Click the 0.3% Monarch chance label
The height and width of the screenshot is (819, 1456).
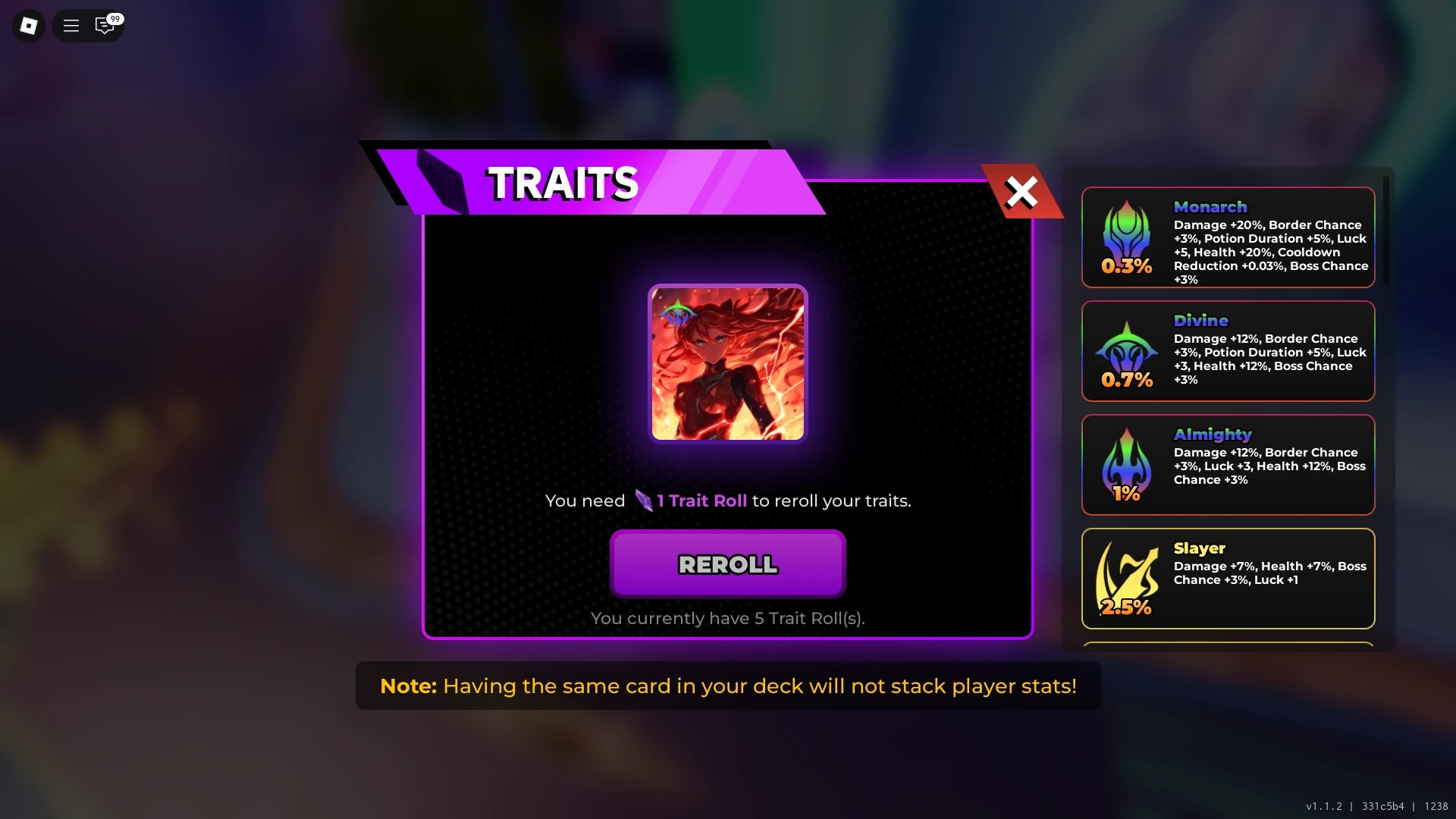point(1127,267)
